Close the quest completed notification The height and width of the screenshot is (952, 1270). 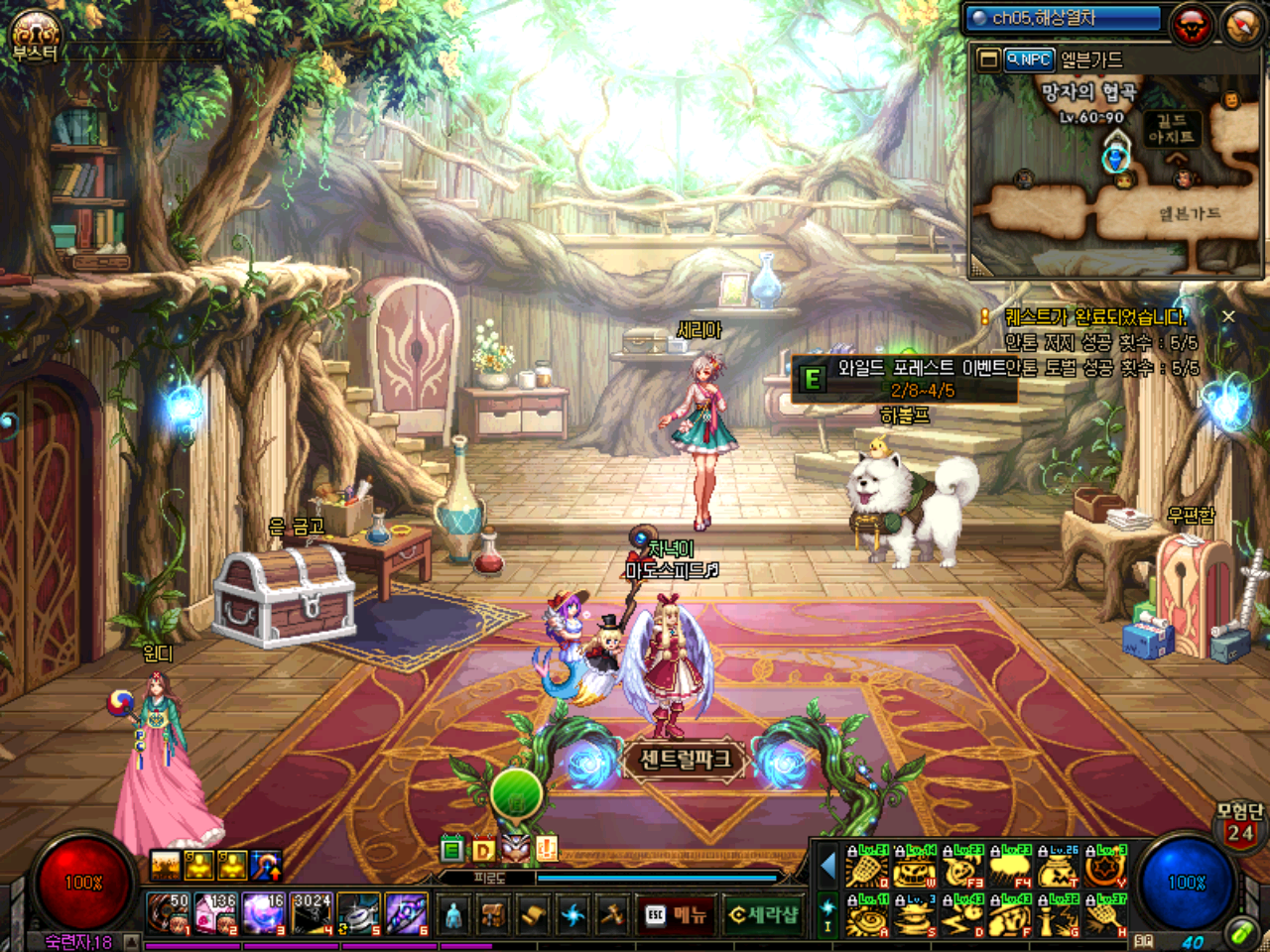[x=1228, y=316]
